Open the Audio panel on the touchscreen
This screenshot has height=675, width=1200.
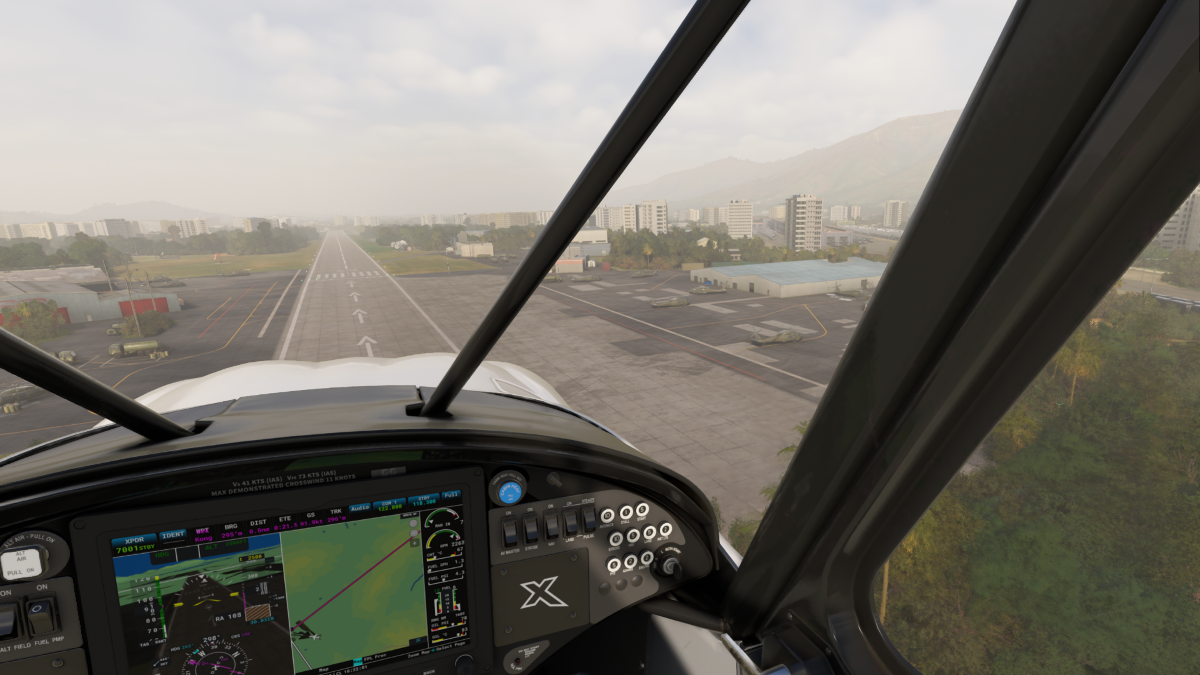[x=359, y=508]
